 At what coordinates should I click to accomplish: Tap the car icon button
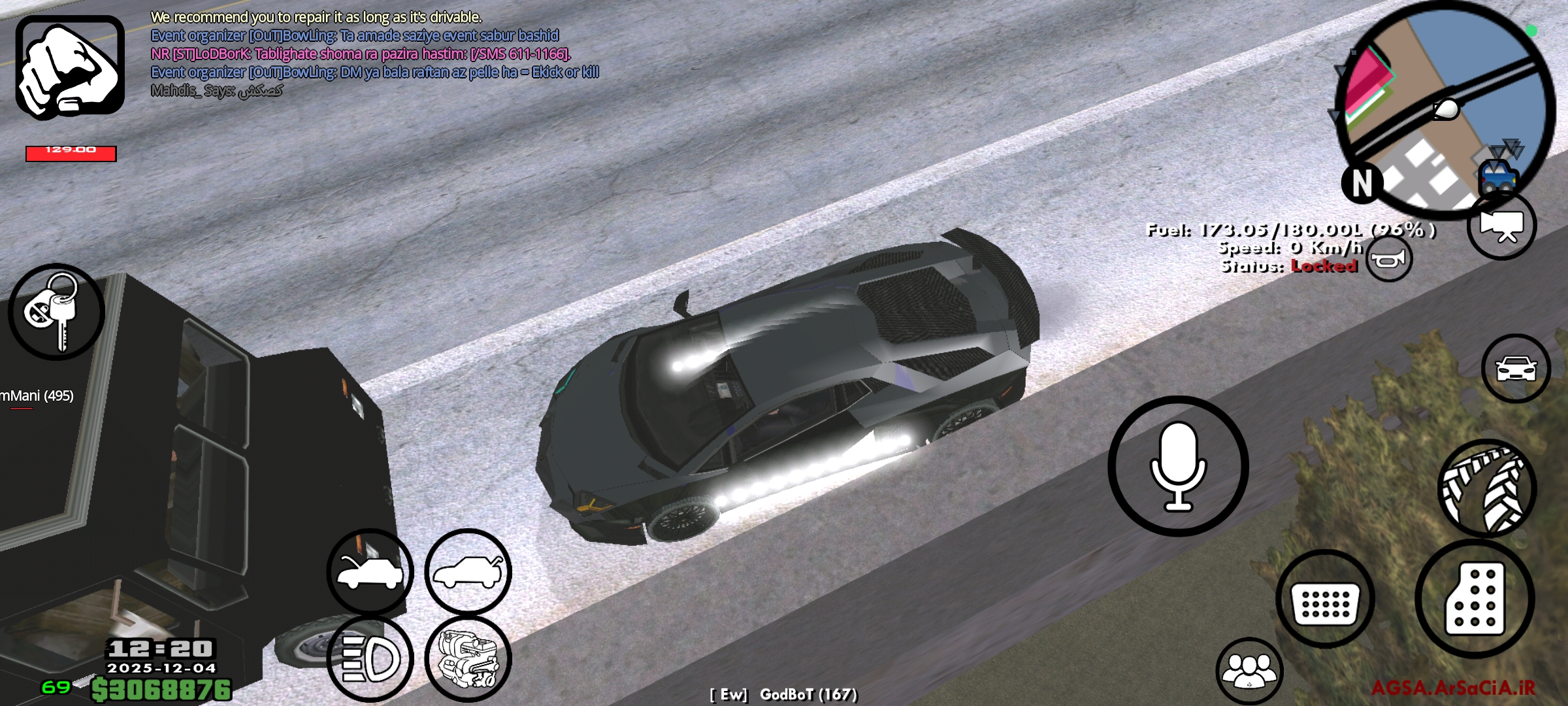[x=1516, y=369]
